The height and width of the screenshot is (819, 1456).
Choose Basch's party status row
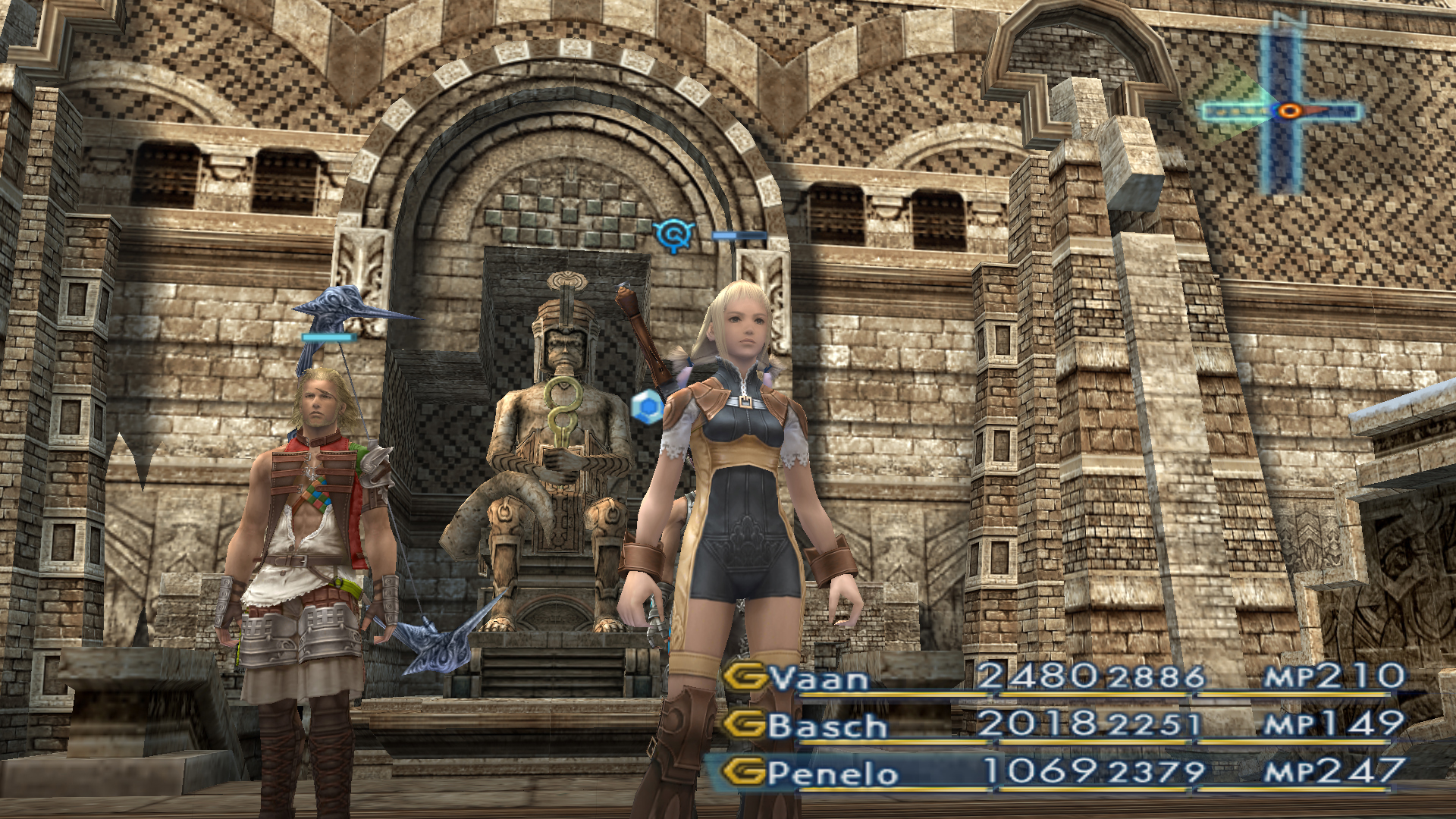pos(828,726)
